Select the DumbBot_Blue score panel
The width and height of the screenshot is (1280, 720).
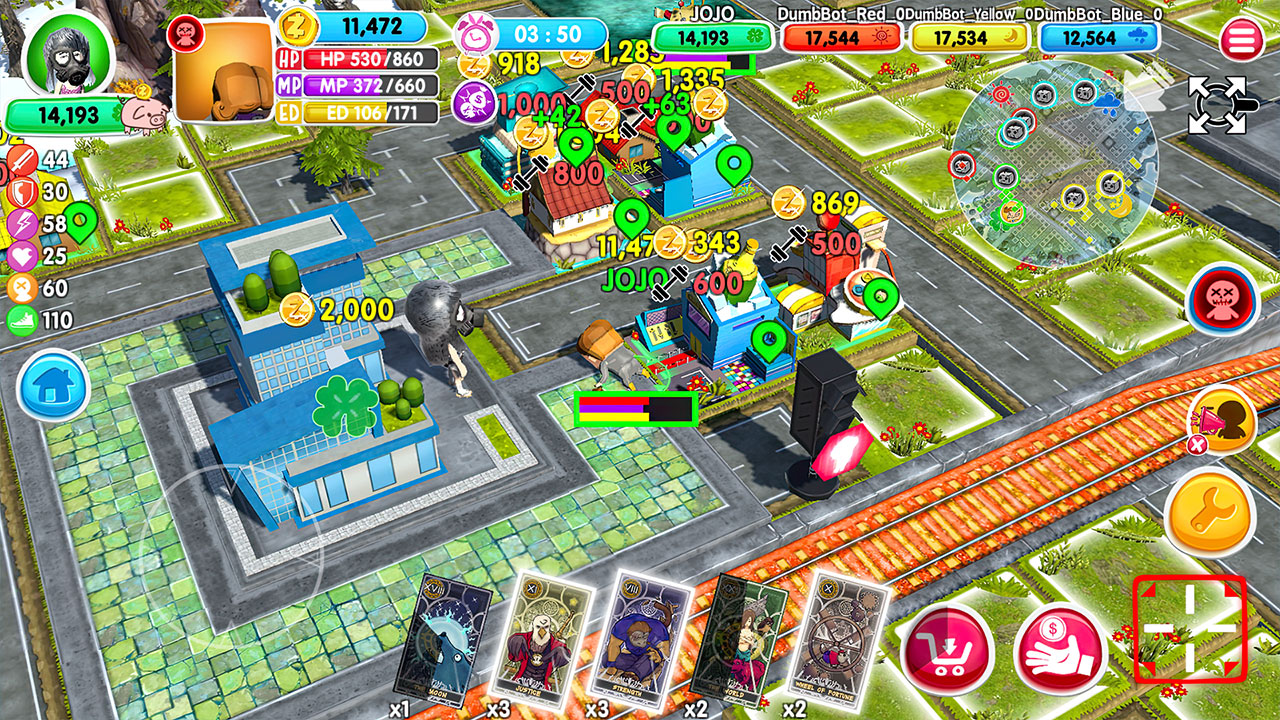(x=1100, y=38)
